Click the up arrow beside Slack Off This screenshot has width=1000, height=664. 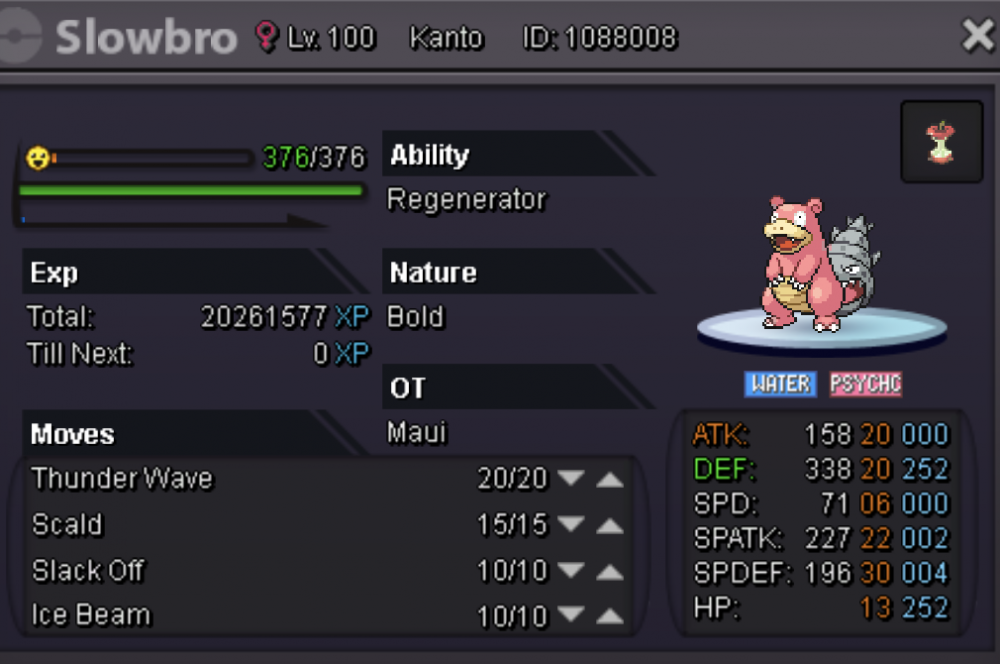[x=610, y=571]
